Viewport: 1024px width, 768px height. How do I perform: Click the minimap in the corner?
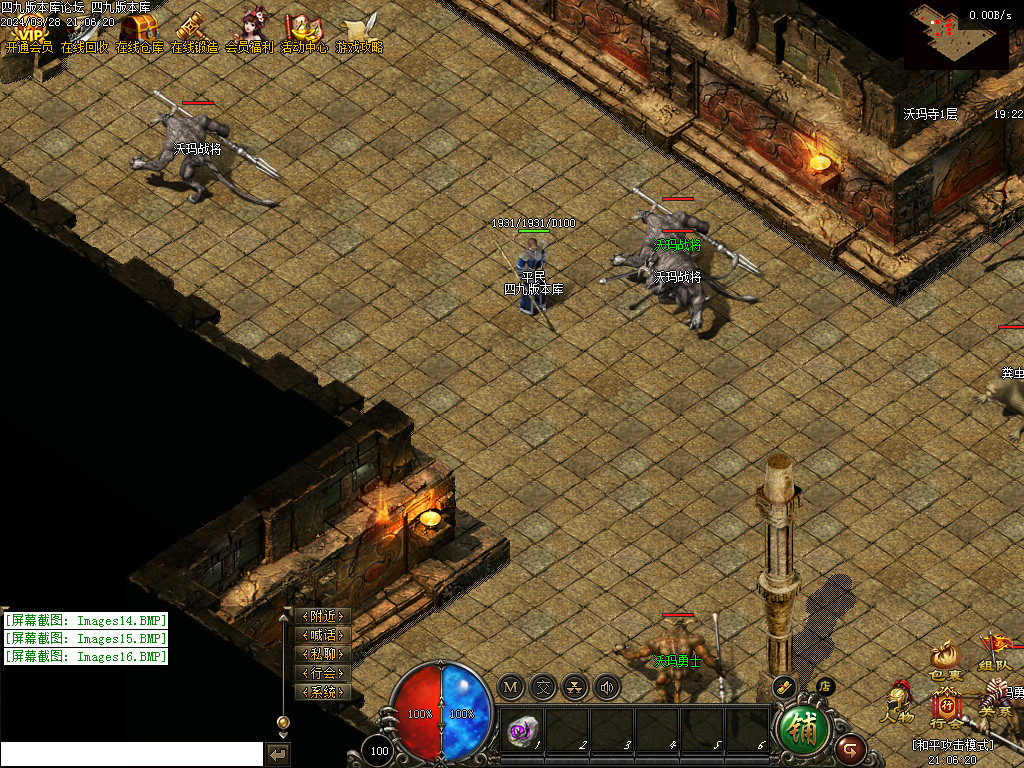point(955,35)
